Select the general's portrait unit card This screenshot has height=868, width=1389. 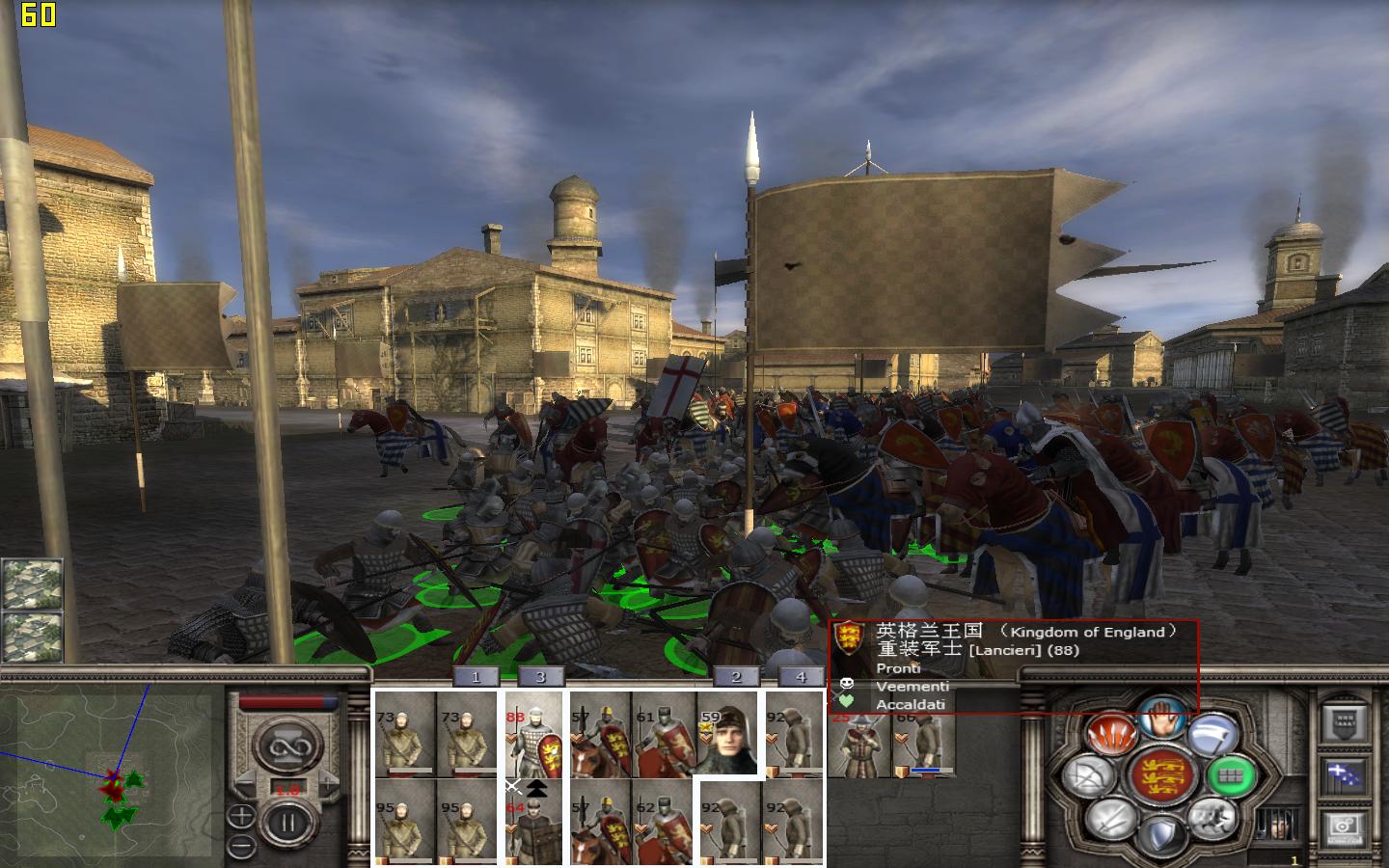click(727, 733)
